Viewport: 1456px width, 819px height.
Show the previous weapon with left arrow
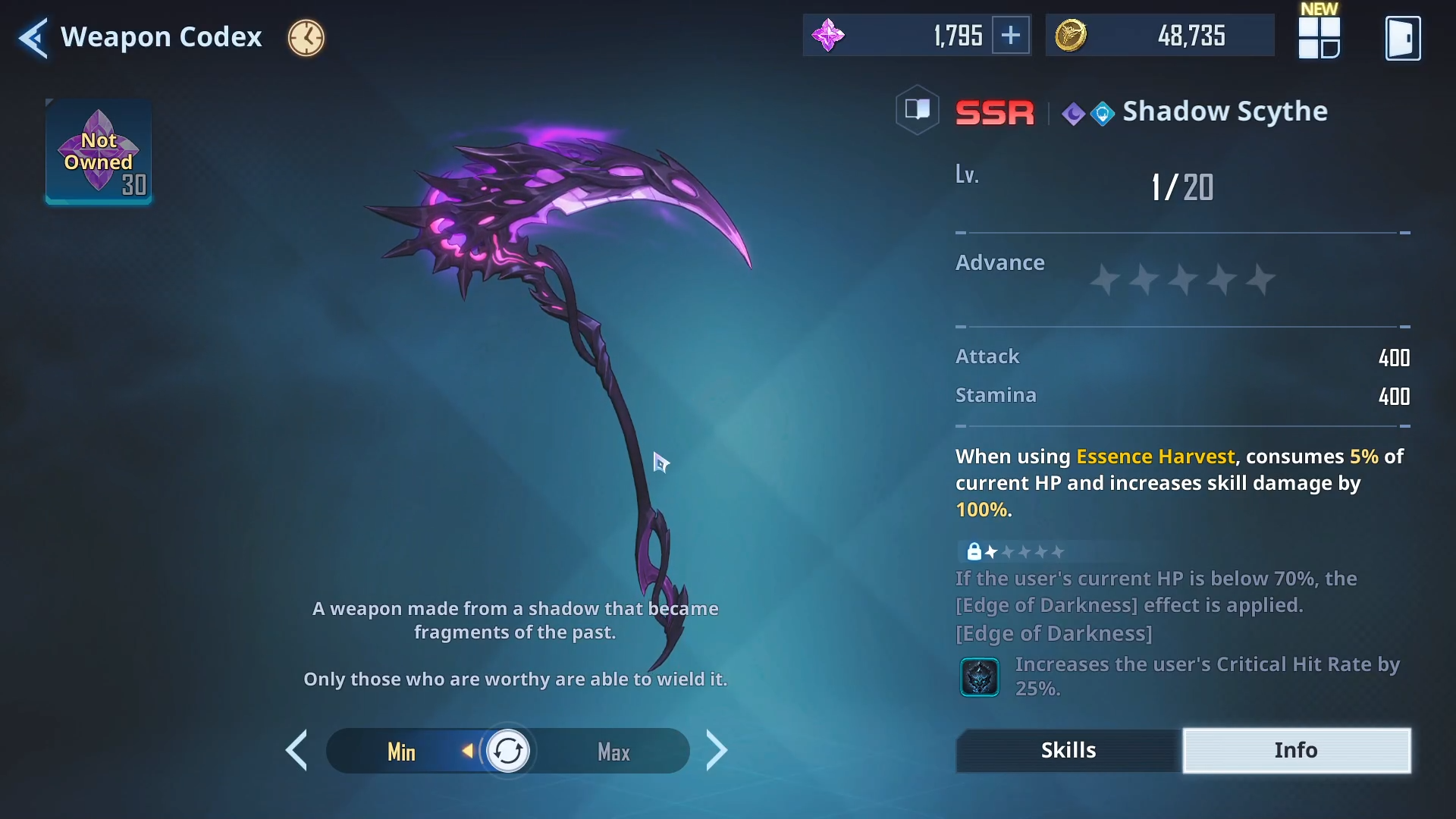click(x=297, y=751)
